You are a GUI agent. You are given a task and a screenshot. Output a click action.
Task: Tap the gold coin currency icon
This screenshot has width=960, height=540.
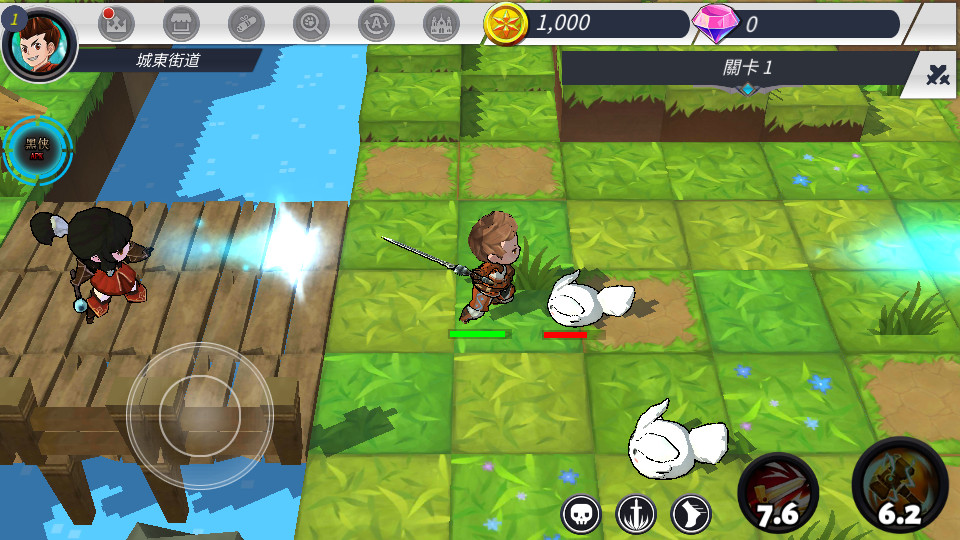(506, 23)
